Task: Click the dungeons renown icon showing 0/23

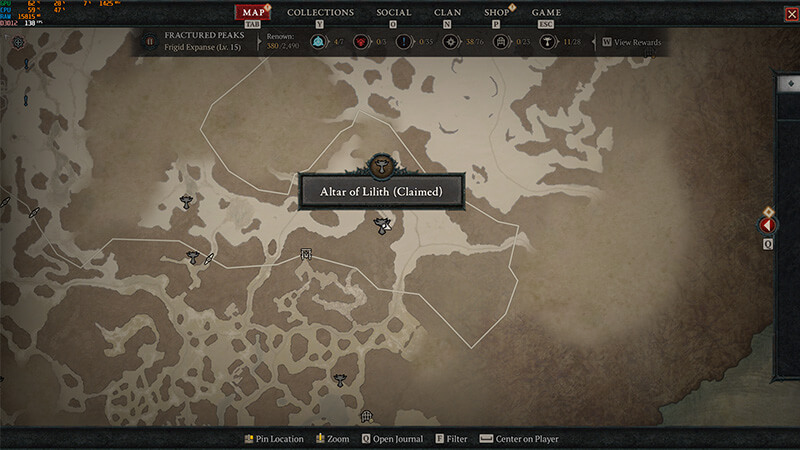Action: [499, 42]
